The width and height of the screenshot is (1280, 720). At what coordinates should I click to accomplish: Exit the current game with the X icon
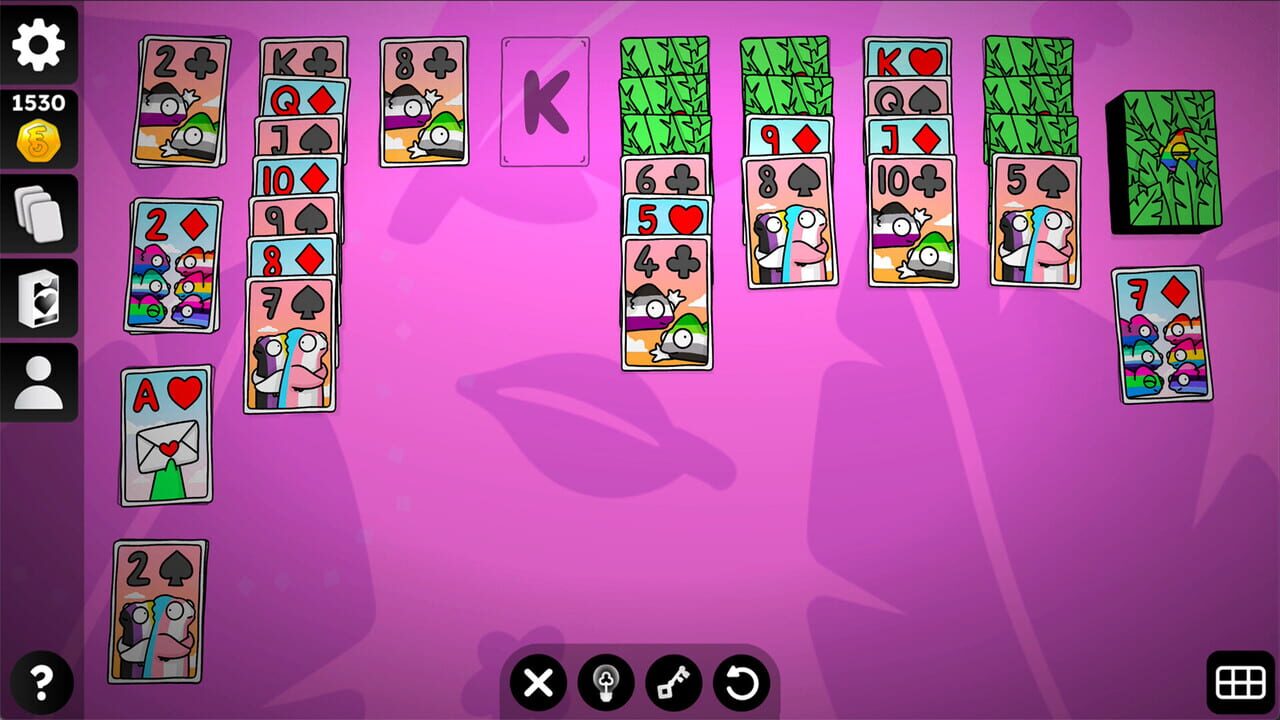[x=537, y=684]
